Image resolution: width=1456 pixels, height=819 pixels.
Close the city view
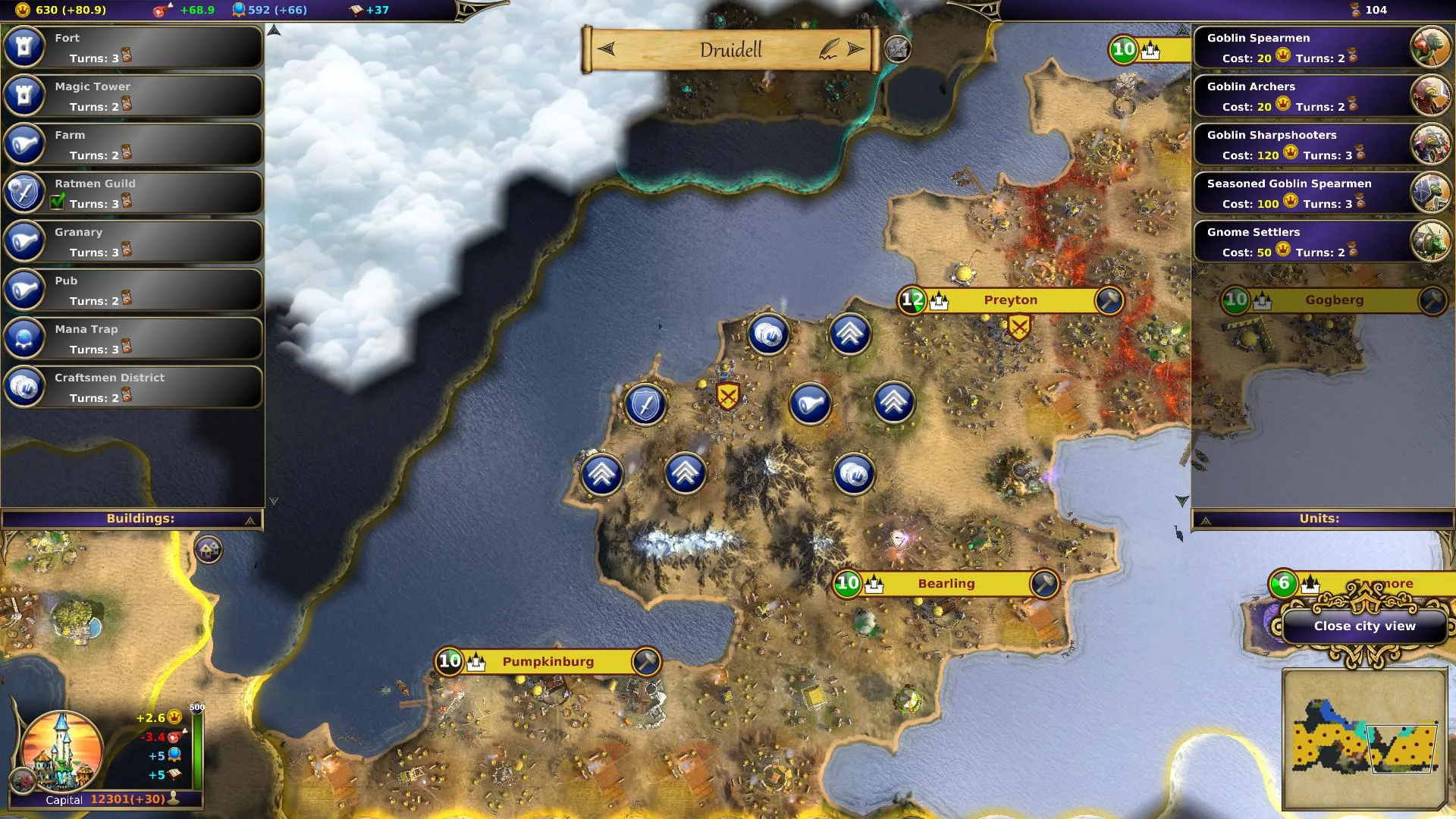coord(1364,626)
